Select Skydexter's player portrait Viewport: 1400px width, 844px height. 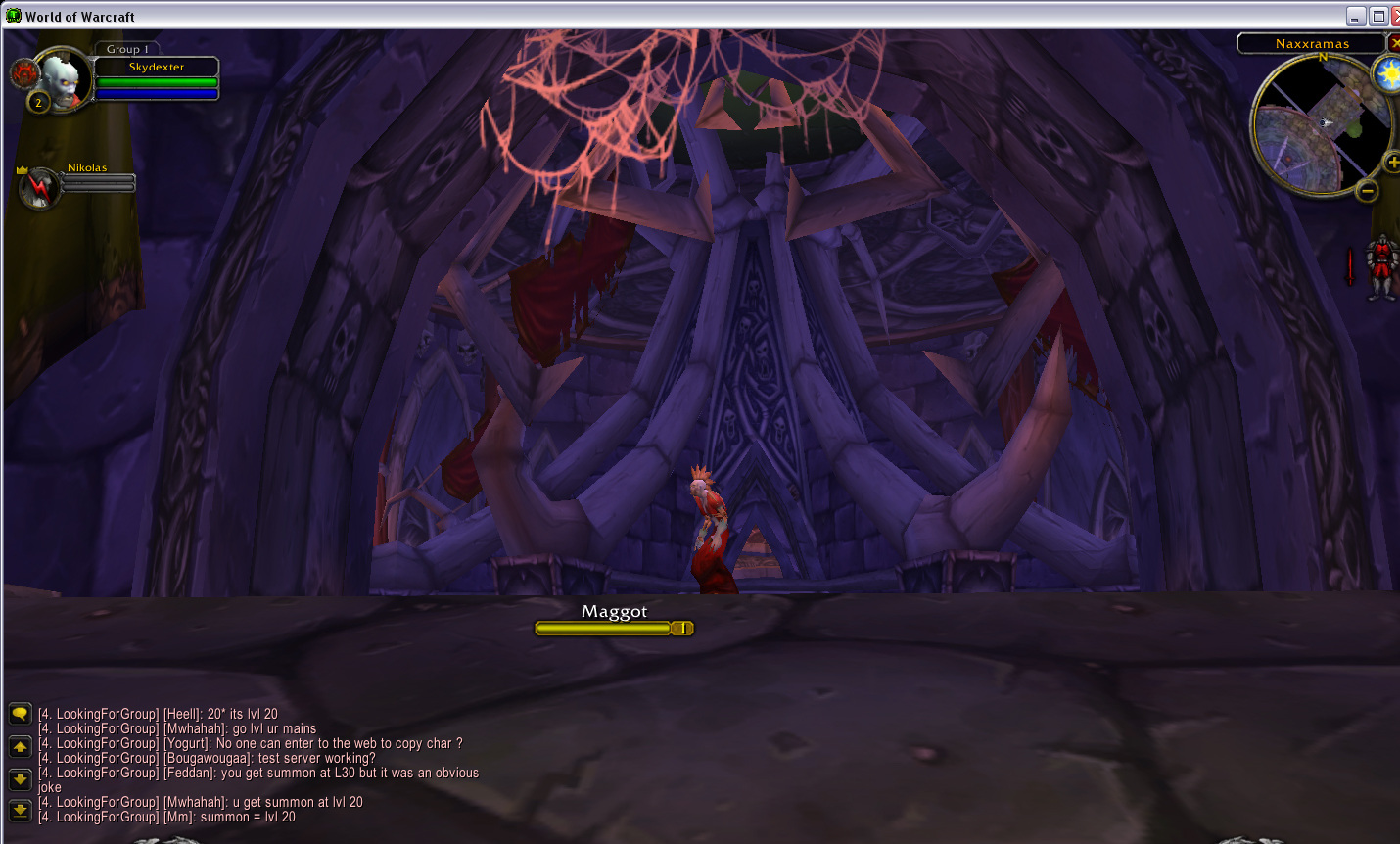[x=63, y=80]
